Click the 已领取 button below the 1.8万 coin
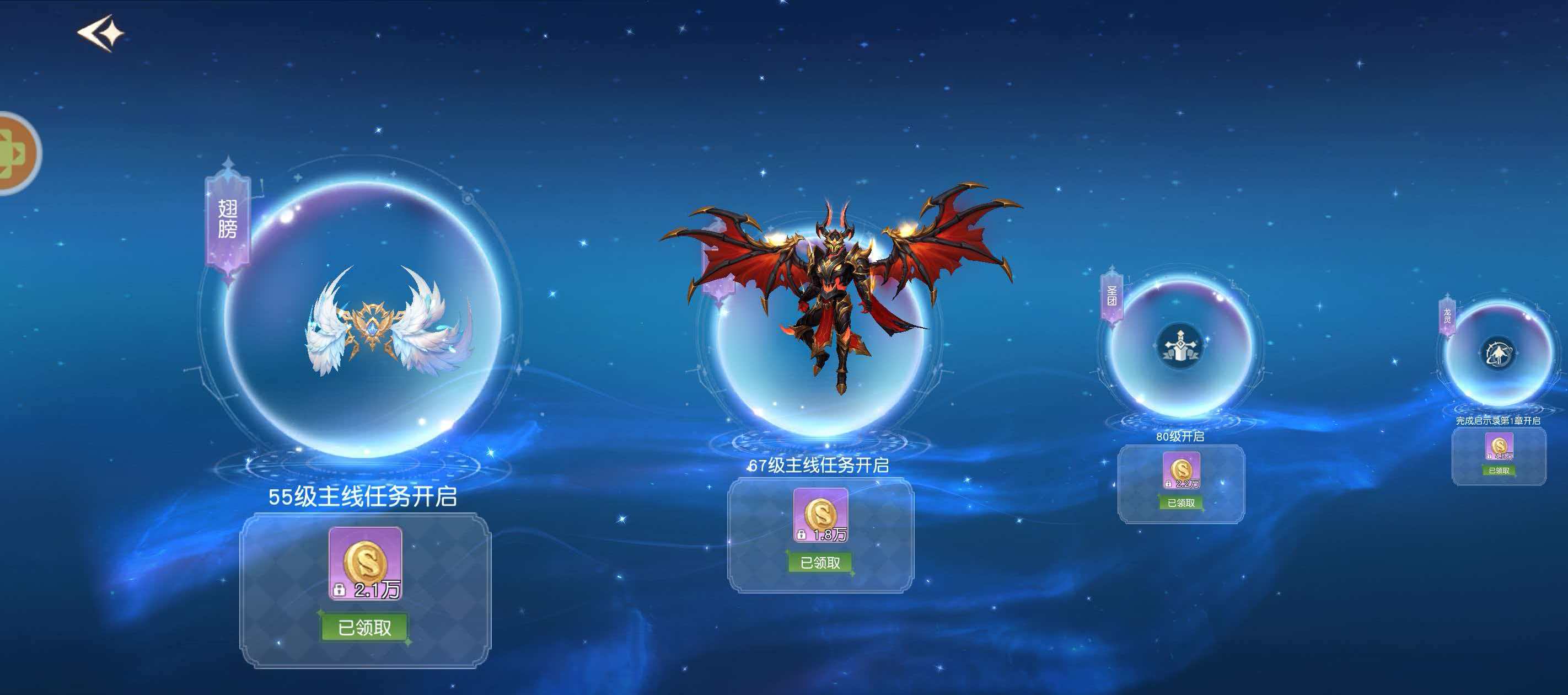The width and height of the screenshot is (1568, 695). 820,563
